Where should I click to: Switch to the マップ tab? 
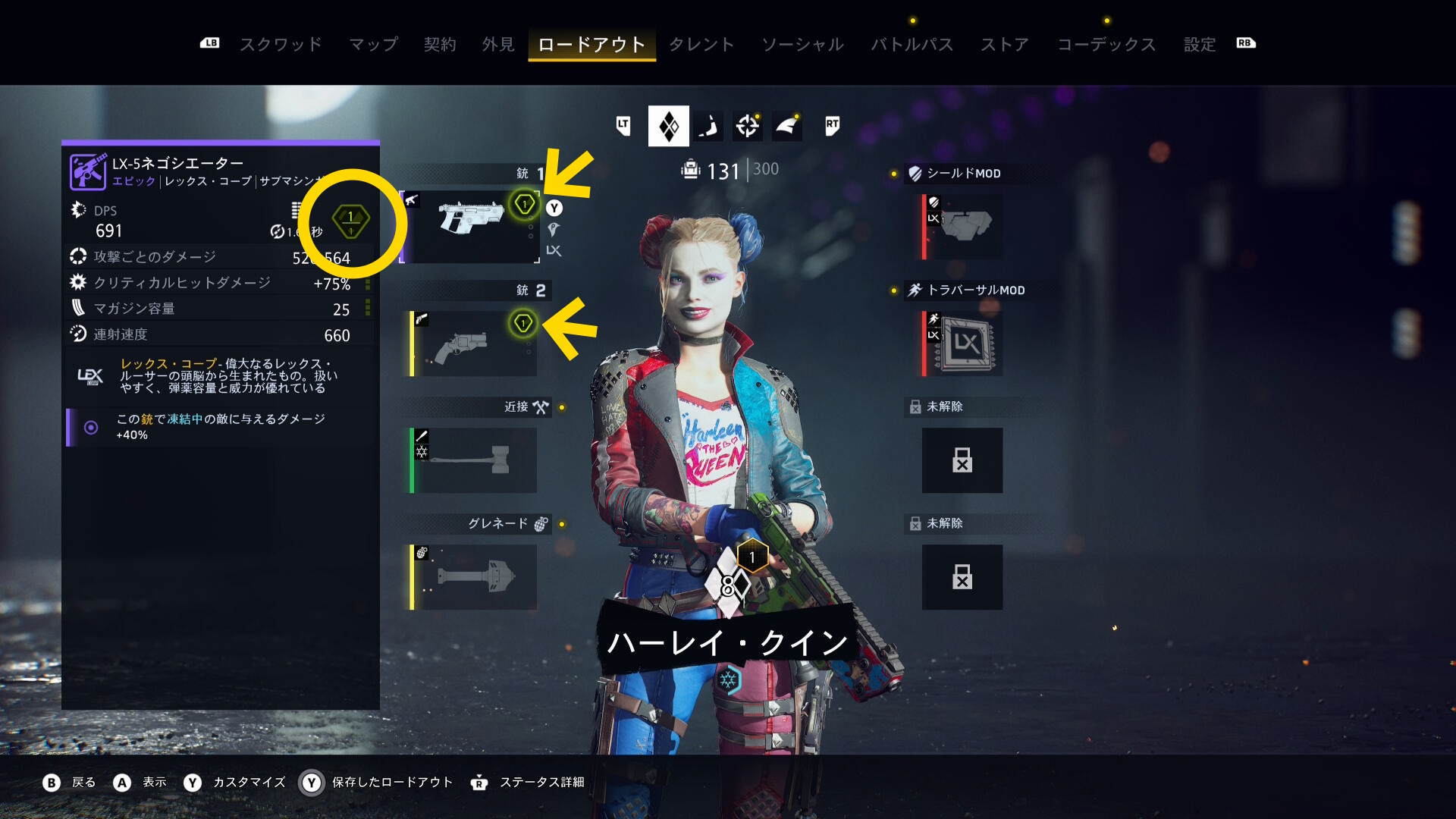pos(373,45)
